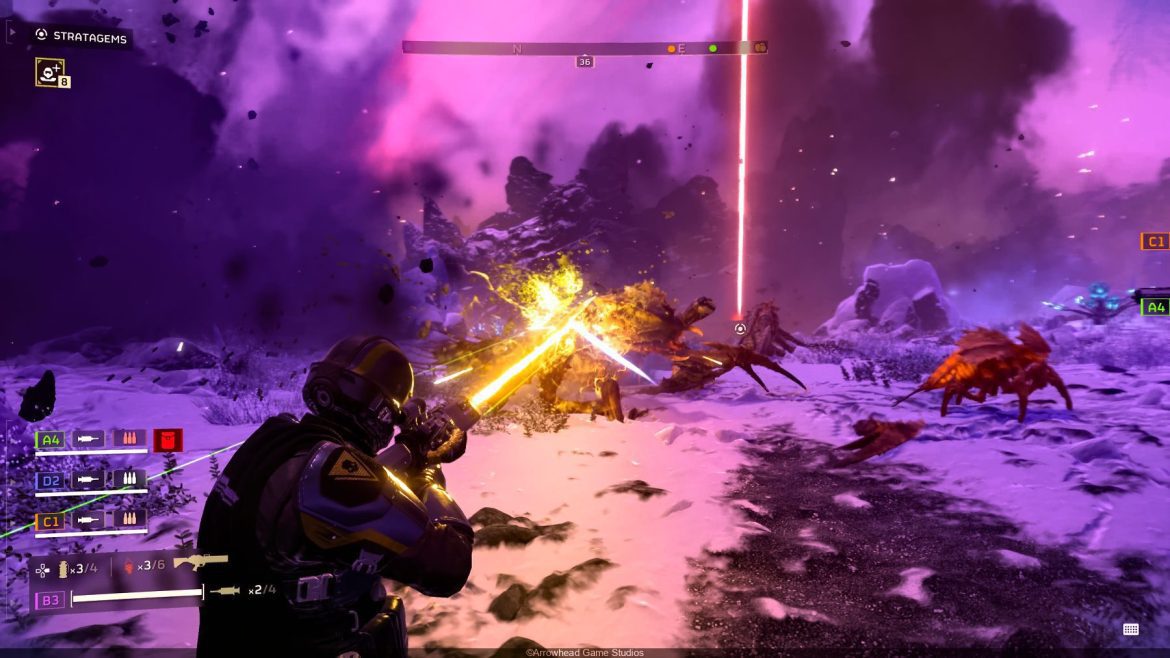Select your own B3 player tag

[49, 600]
